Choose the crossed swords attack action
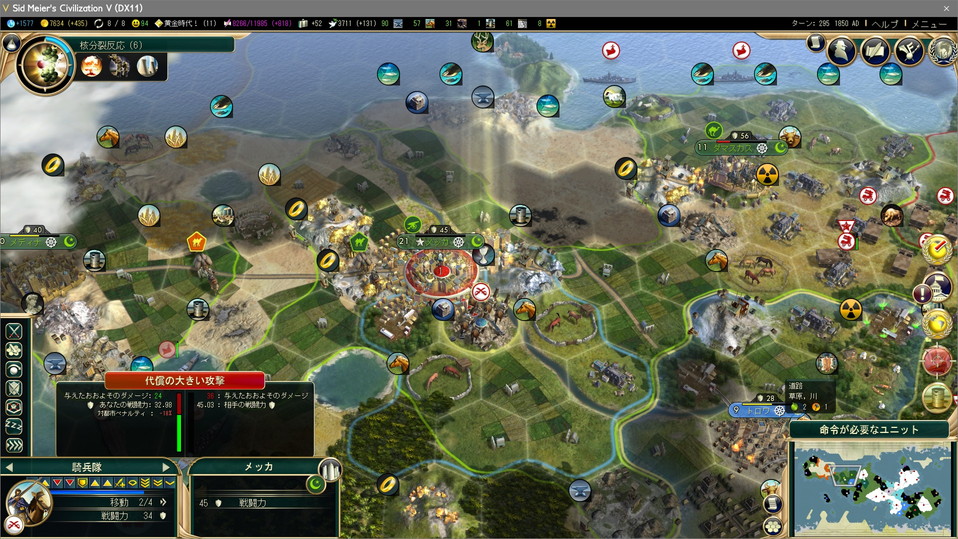The image size is (958, 539). [14, 331]
